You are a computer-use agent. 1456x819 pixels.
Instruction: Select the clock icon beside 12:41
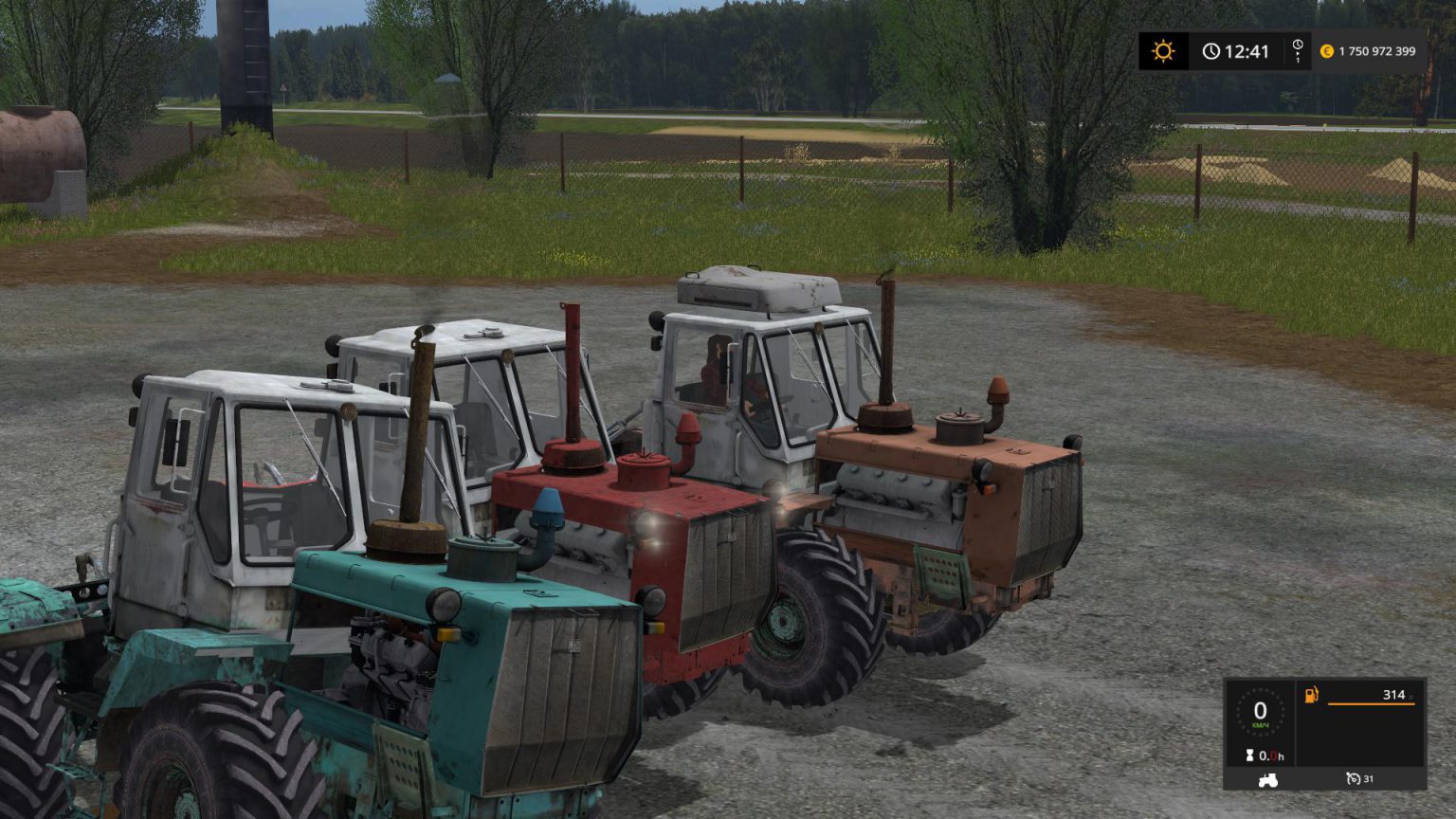(x=1211, y=50)
